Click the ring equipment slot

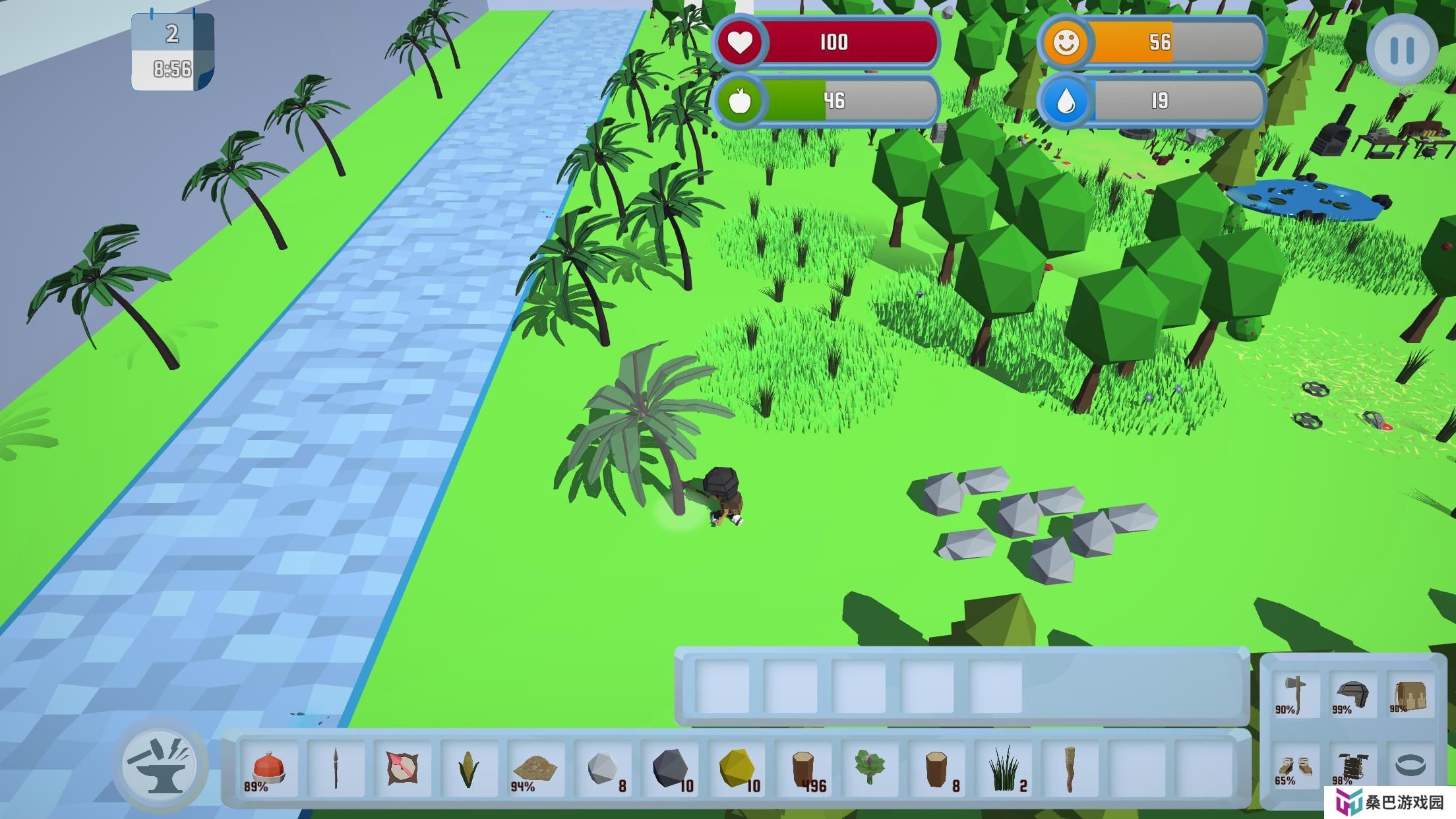(1410, 765)
